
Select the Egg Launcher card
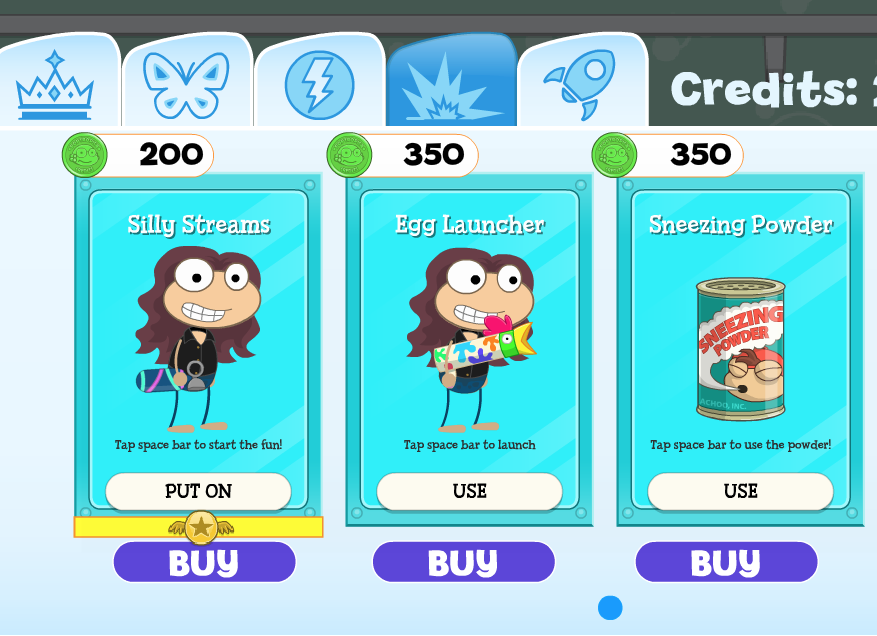click(469, 330)
